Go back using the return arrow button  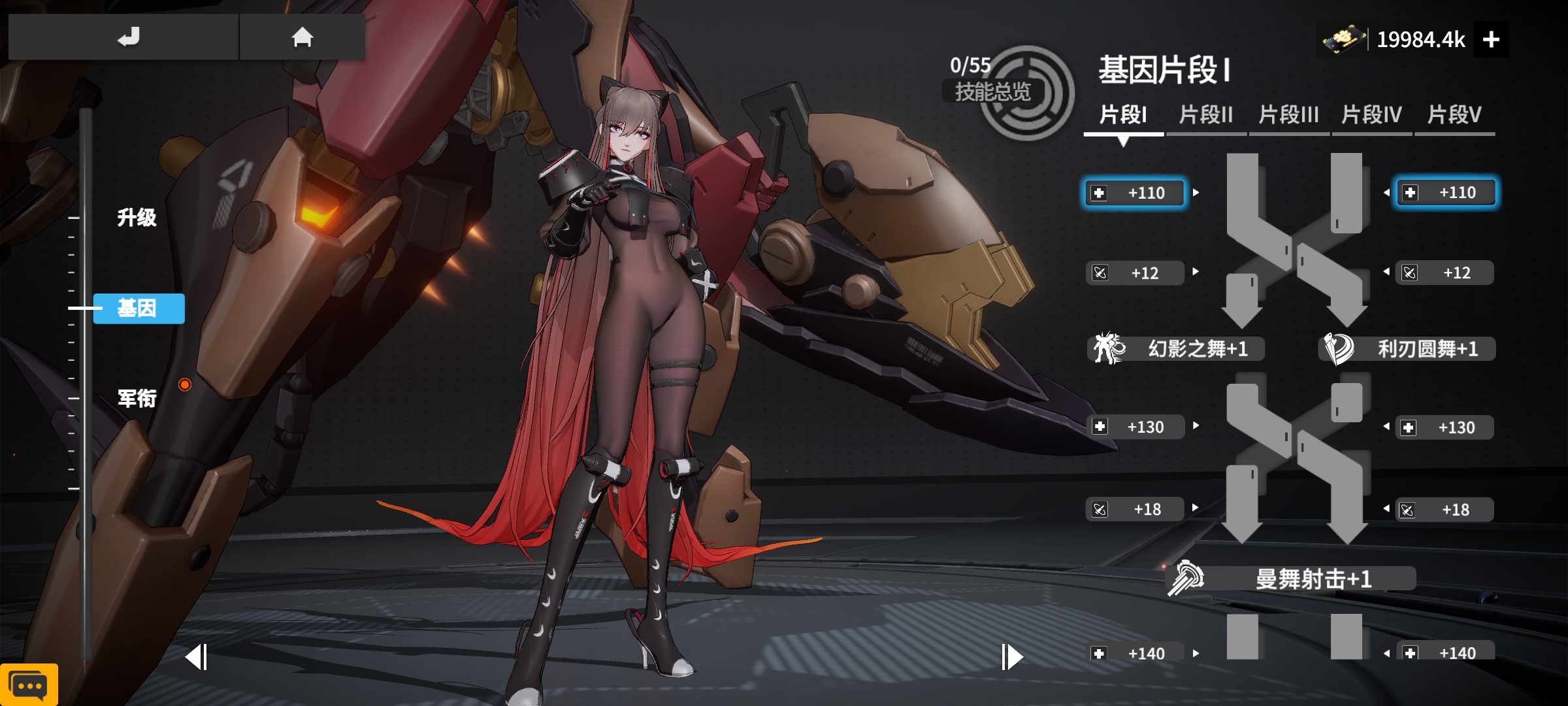[128, 37]
